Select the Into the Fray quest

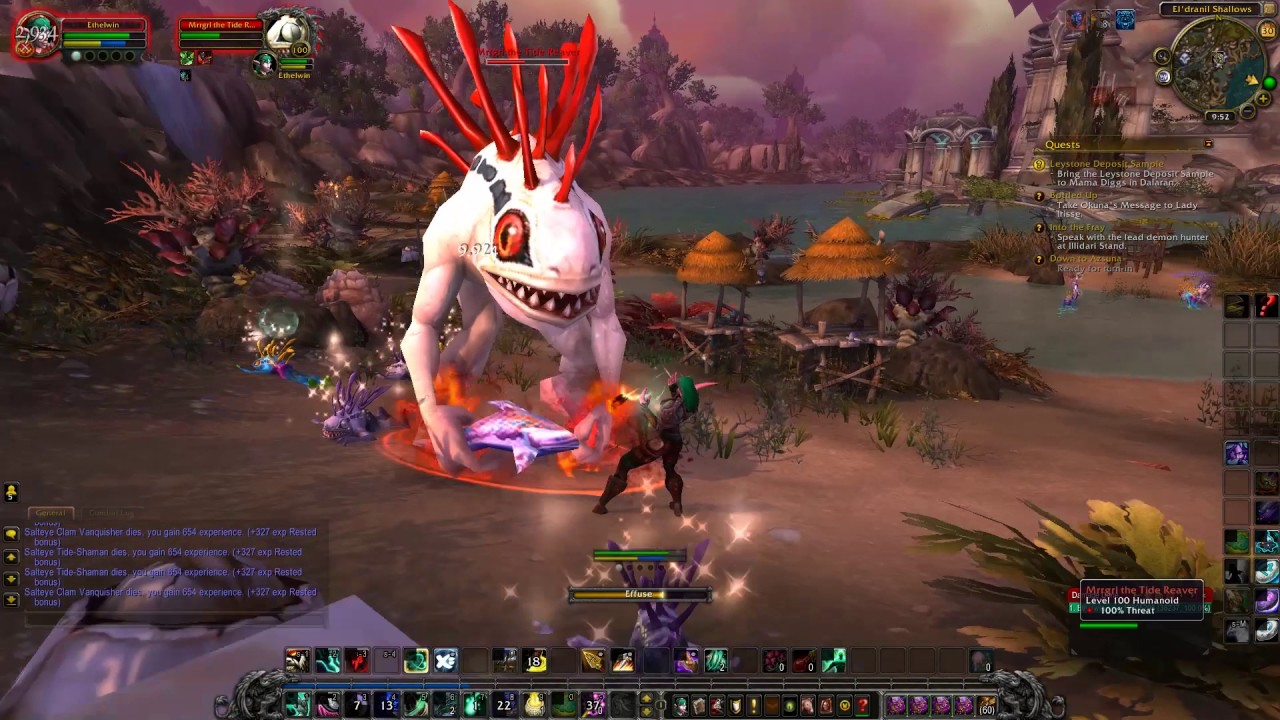tap(1077, 228)
